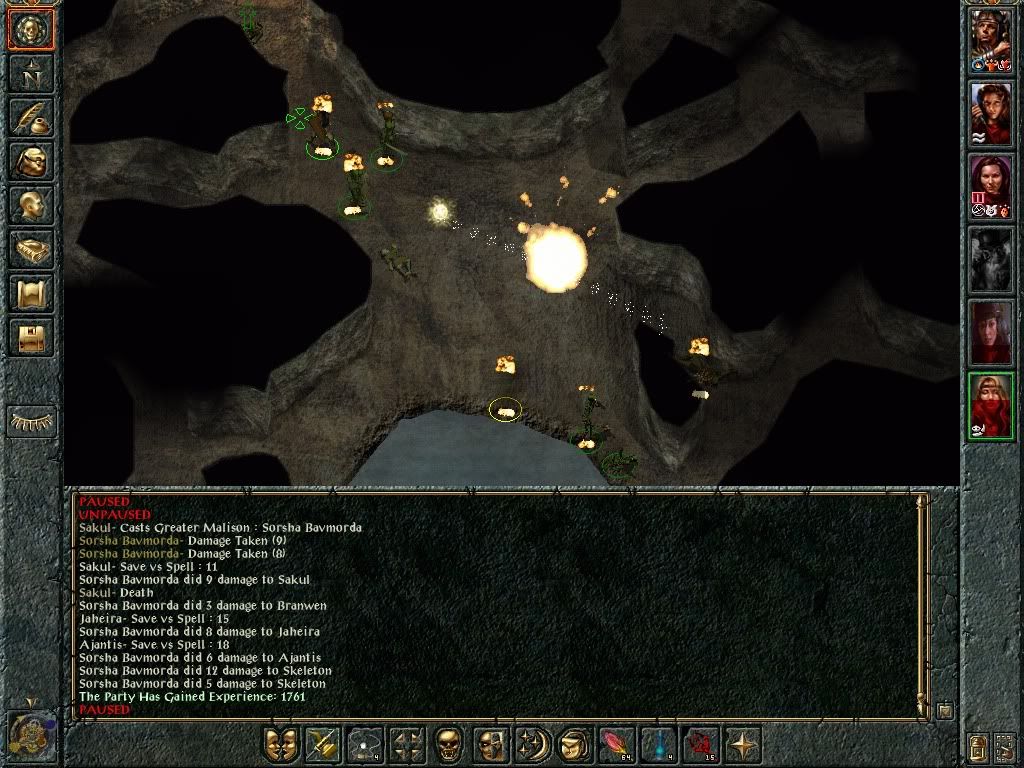Open the area map with the N button
The height and width of the screenshot is (768, 1024).
32,74
